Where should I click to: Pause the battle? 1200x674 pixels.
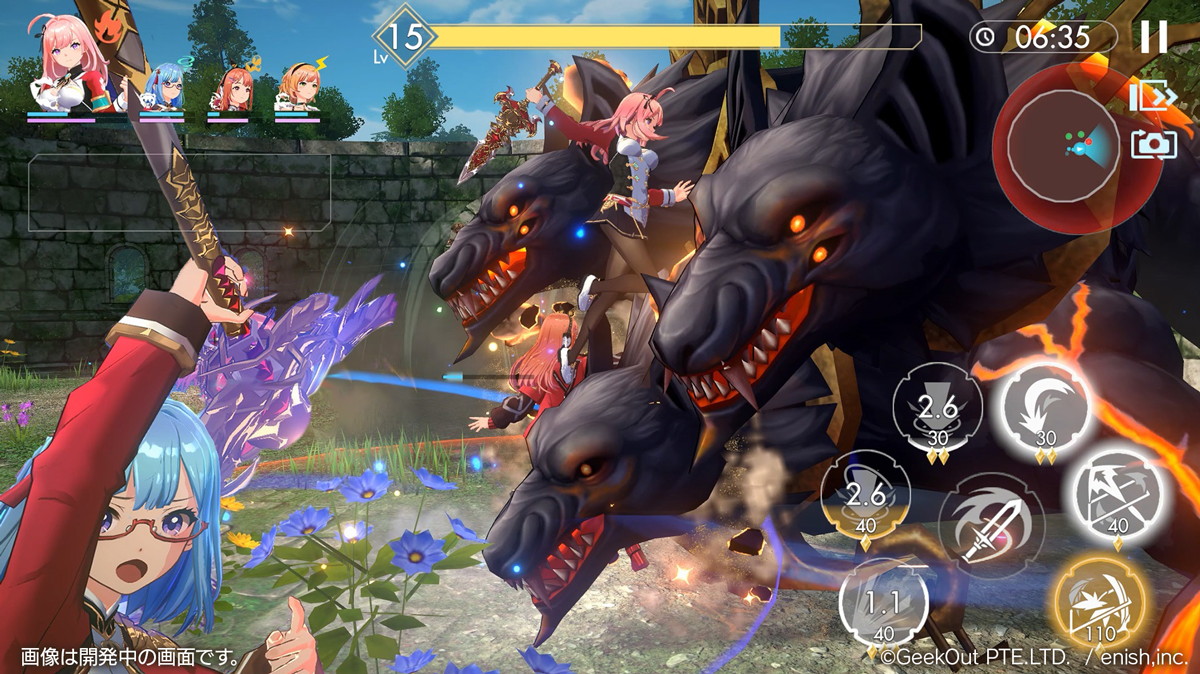[1153, 37]
